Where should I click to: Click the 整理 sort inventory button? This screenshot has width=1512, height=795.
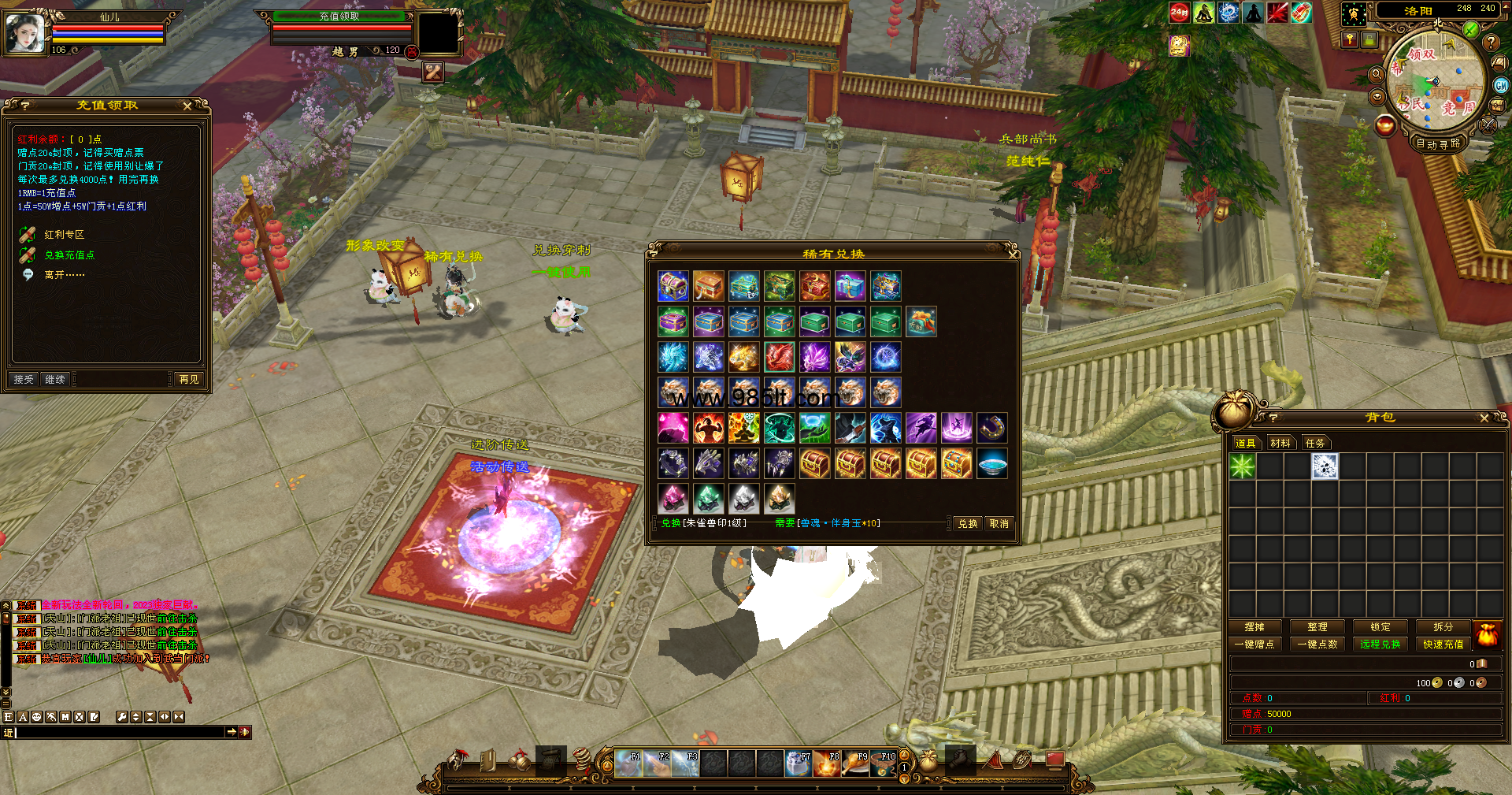tap(1317, 627)
